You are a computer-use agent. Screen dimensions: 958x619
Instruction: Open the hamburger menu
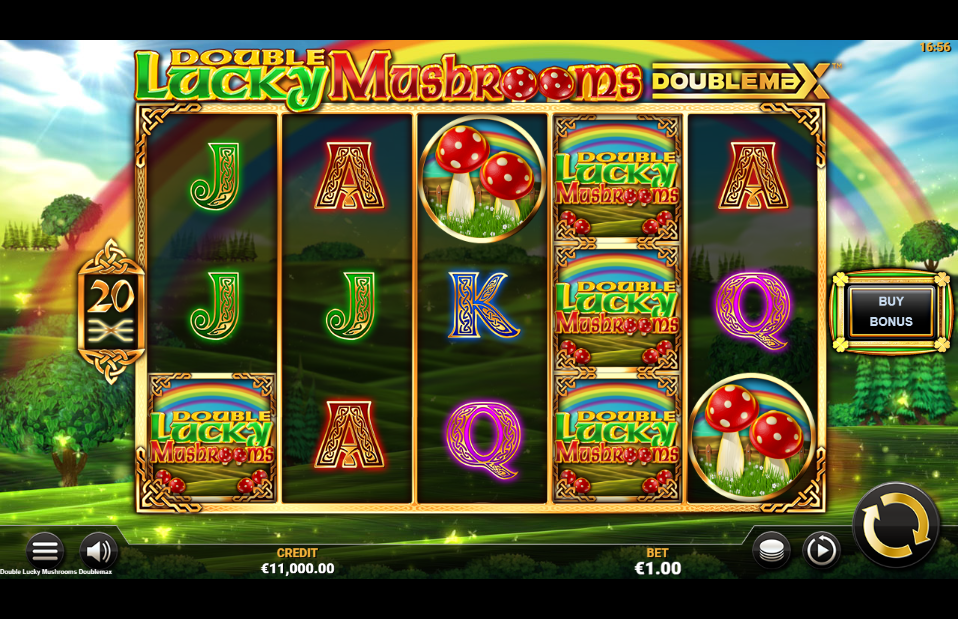click(x=44, y=550)
